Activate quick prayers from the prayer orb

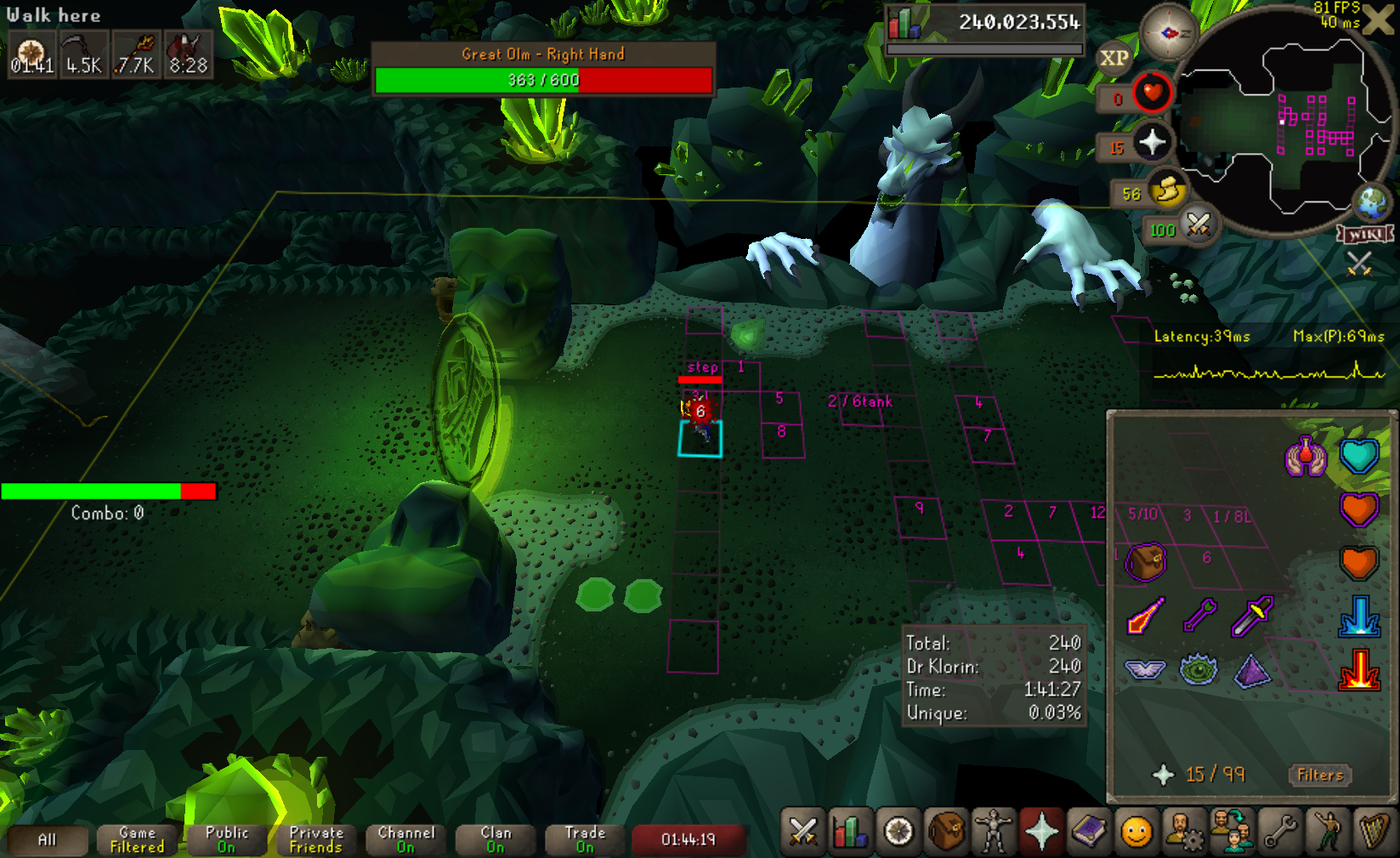(x=1152, y=142)
